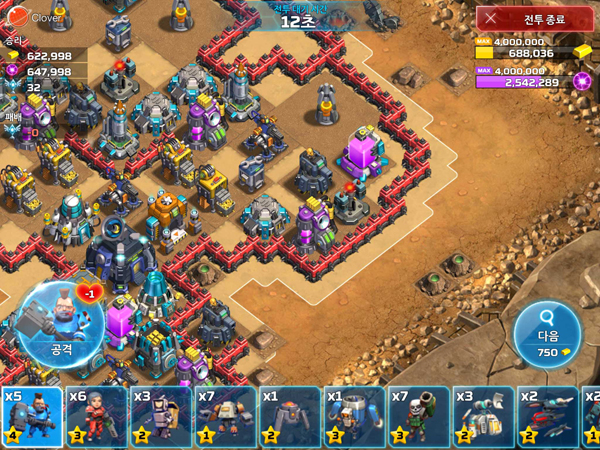This screenshot has height=450, width=600.
Task: Select the x1 blue heavy mech card
Action: 353,417
